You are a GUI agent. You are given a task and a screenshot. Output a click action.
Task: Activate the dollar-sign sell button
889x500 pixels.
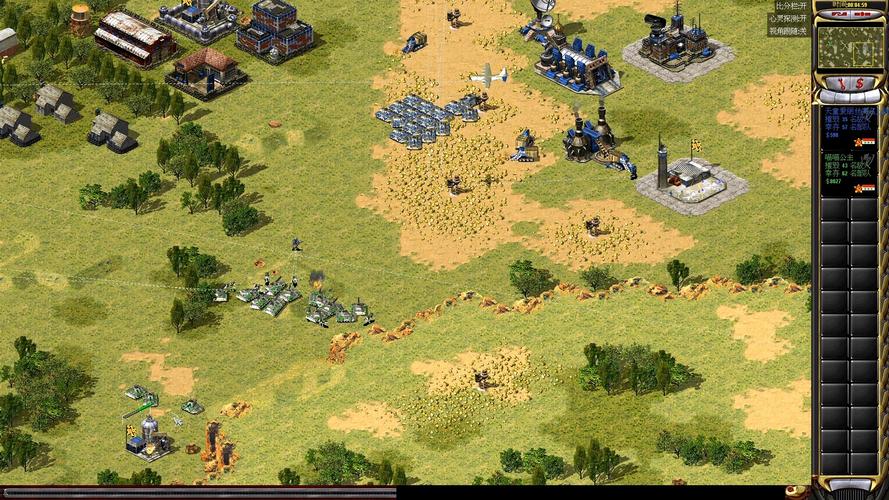[859, 82]
